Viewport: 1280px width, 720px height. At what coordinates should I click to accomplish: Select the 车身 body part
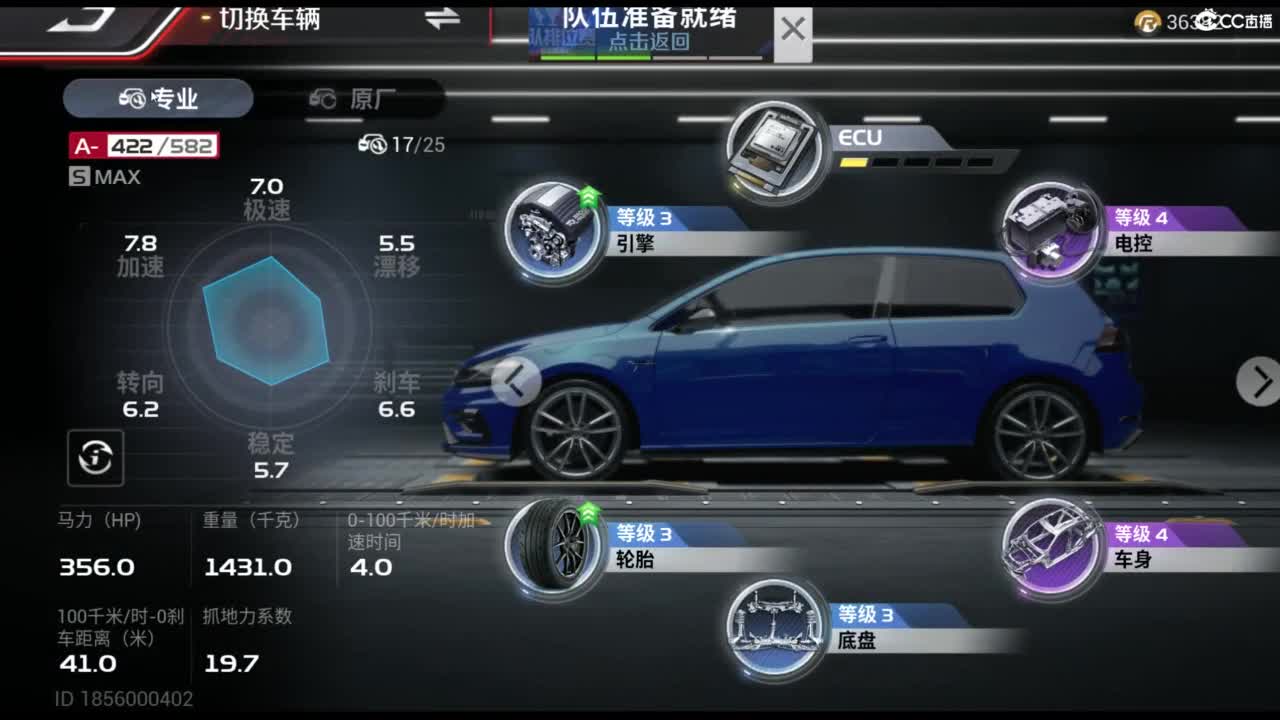coord(1052,546)
